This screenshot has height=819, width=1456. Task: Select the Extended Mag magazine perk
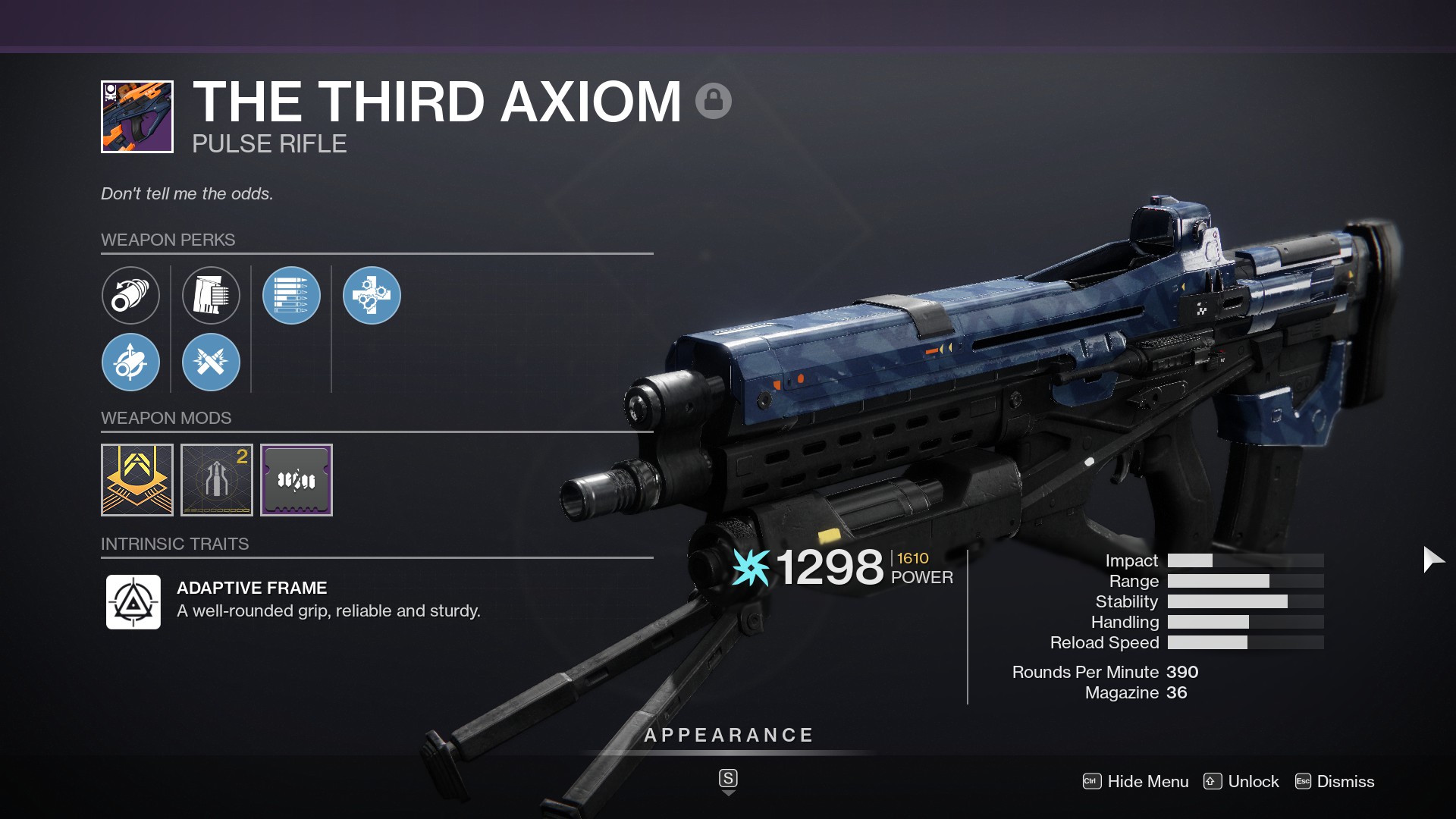pyautogui.click(x=211, y=296)
